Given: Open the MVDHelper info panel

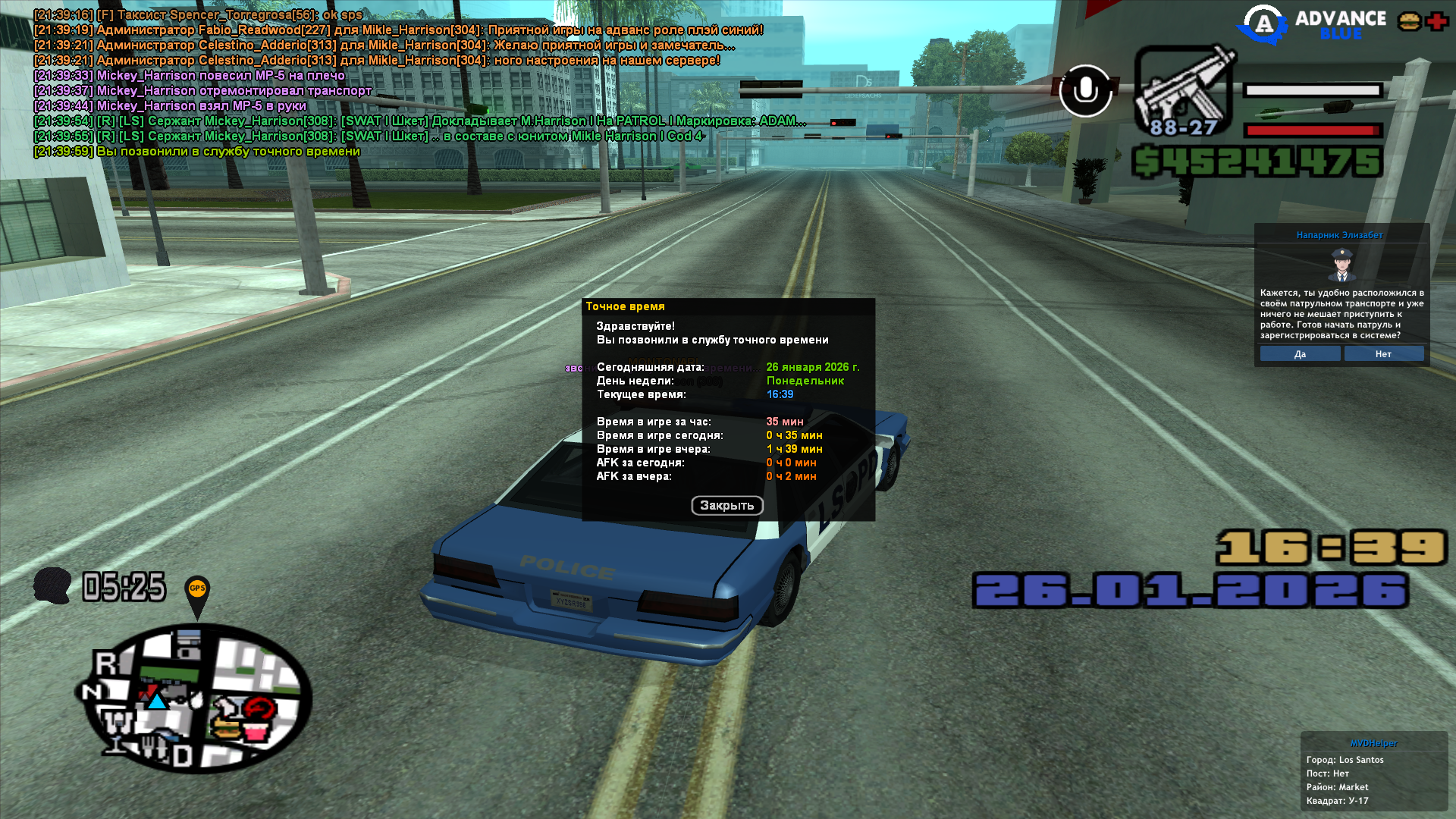Looking at the screenshot, I should pyautogui.click(x=1373, y=771).
